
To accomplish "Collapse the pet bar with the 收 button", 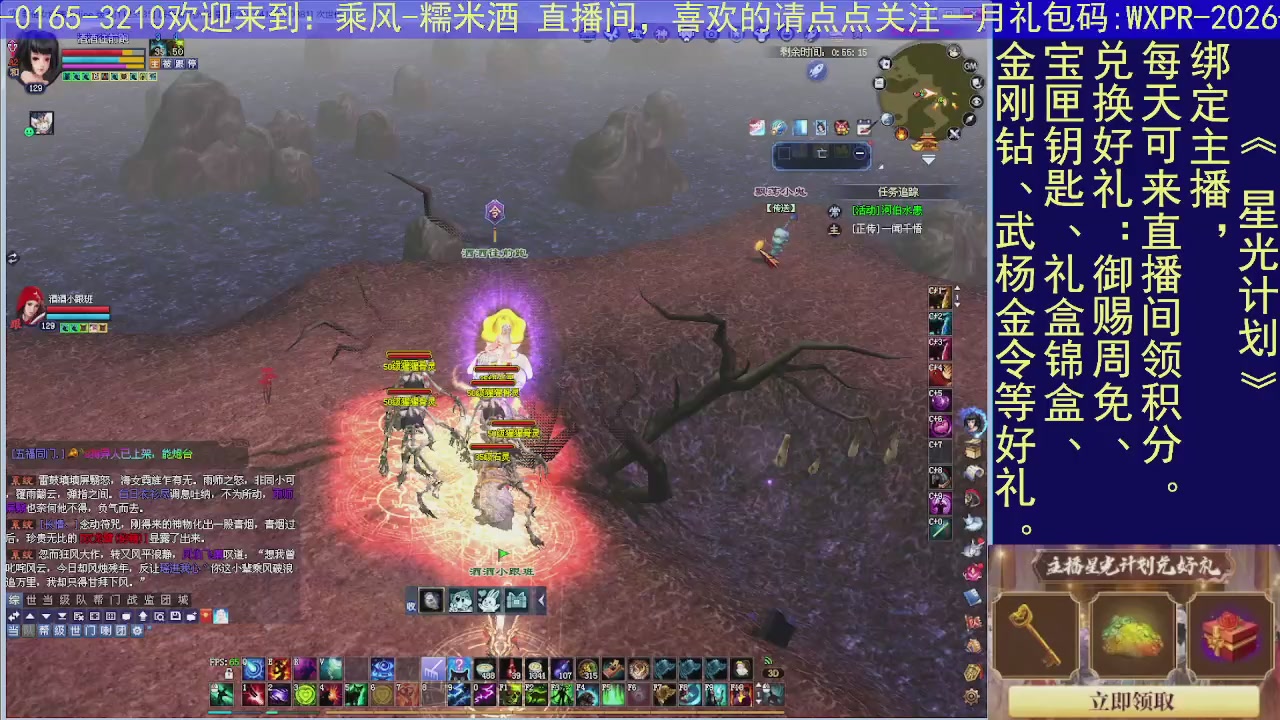I will 411,604.
